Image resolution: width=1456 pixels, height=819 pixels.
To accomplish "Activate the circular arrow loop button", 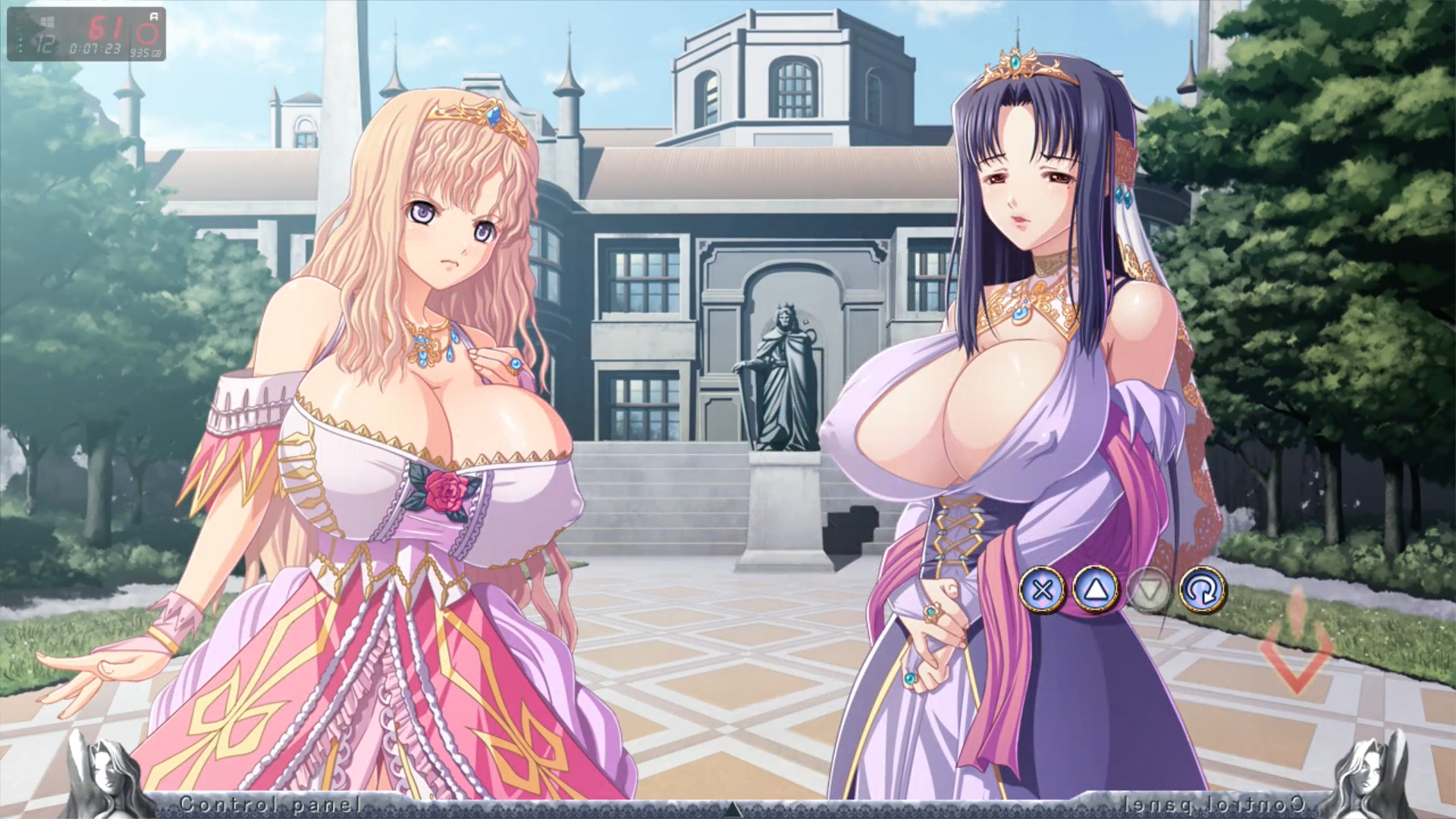I will pyautogui.click(x=1203, y=590).
